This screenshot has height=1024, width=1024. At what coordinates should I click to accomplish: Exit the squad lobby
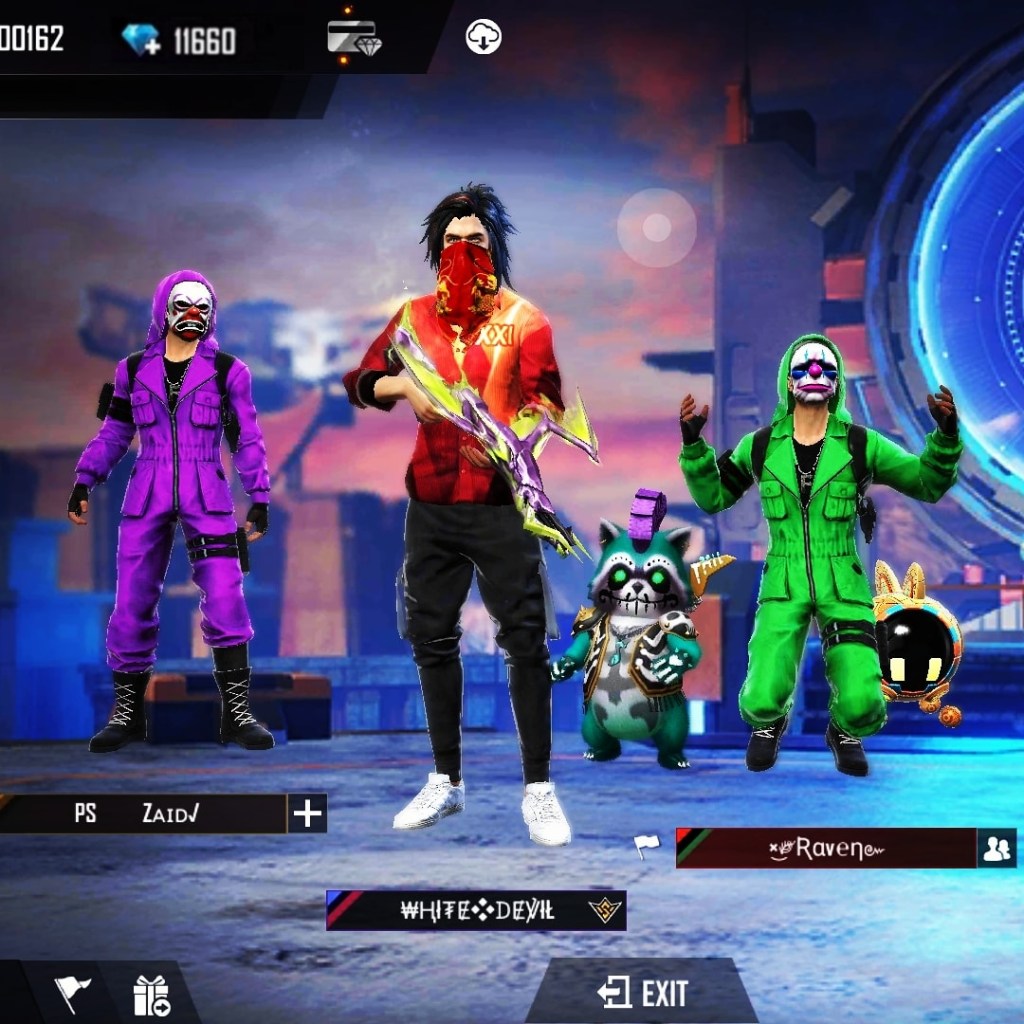tap(643, 993)
